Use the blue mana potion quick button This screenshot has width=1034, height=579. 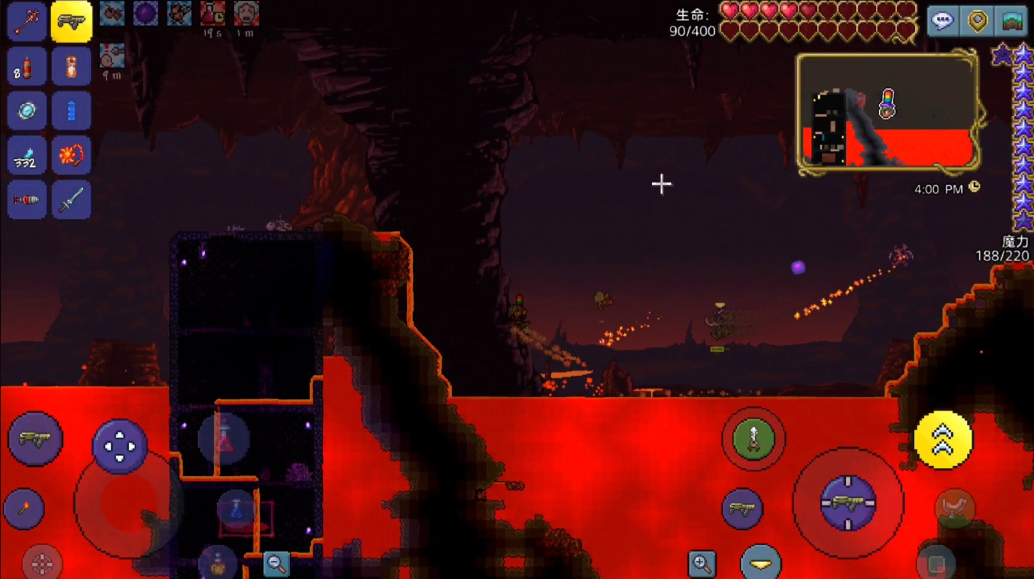pyautogui.click(x=237, y=510)
